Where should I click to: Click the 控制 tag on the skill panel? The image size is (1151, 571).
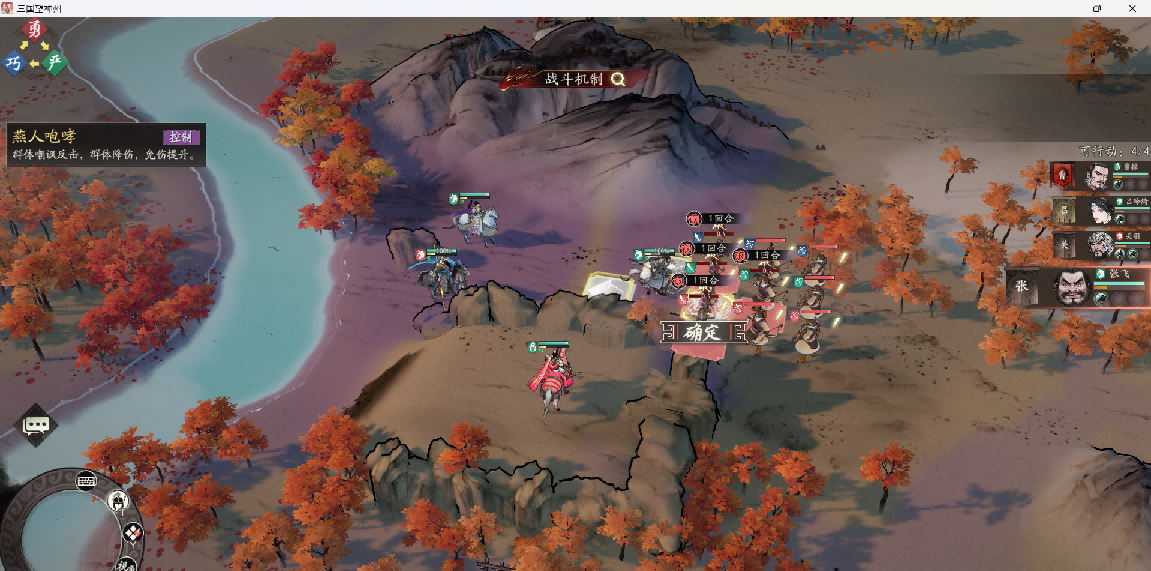[x=181, y=137]
